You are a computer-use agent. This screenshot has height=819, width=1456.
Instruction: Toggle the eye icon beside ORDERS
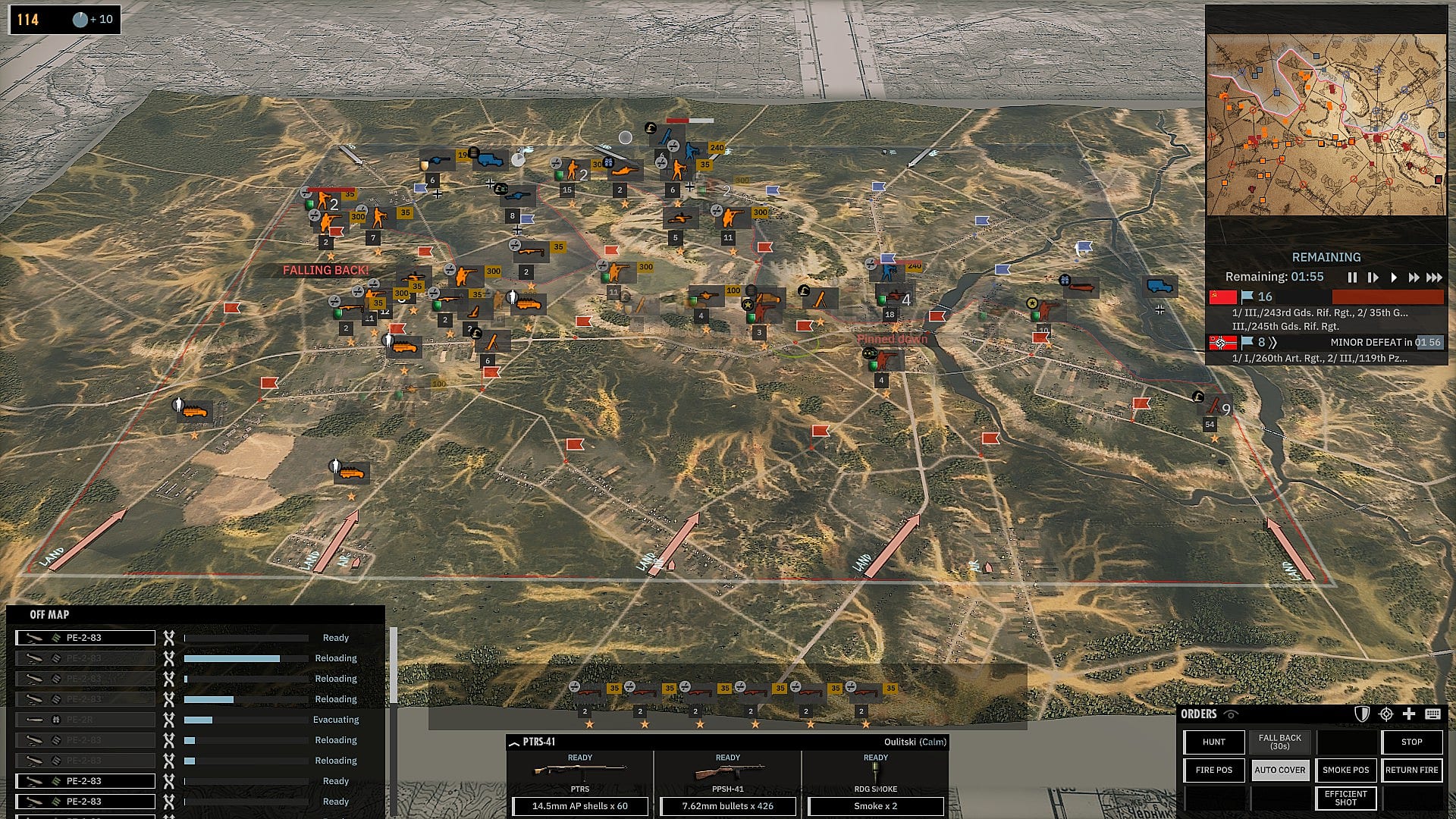[x=1231, y=714]
